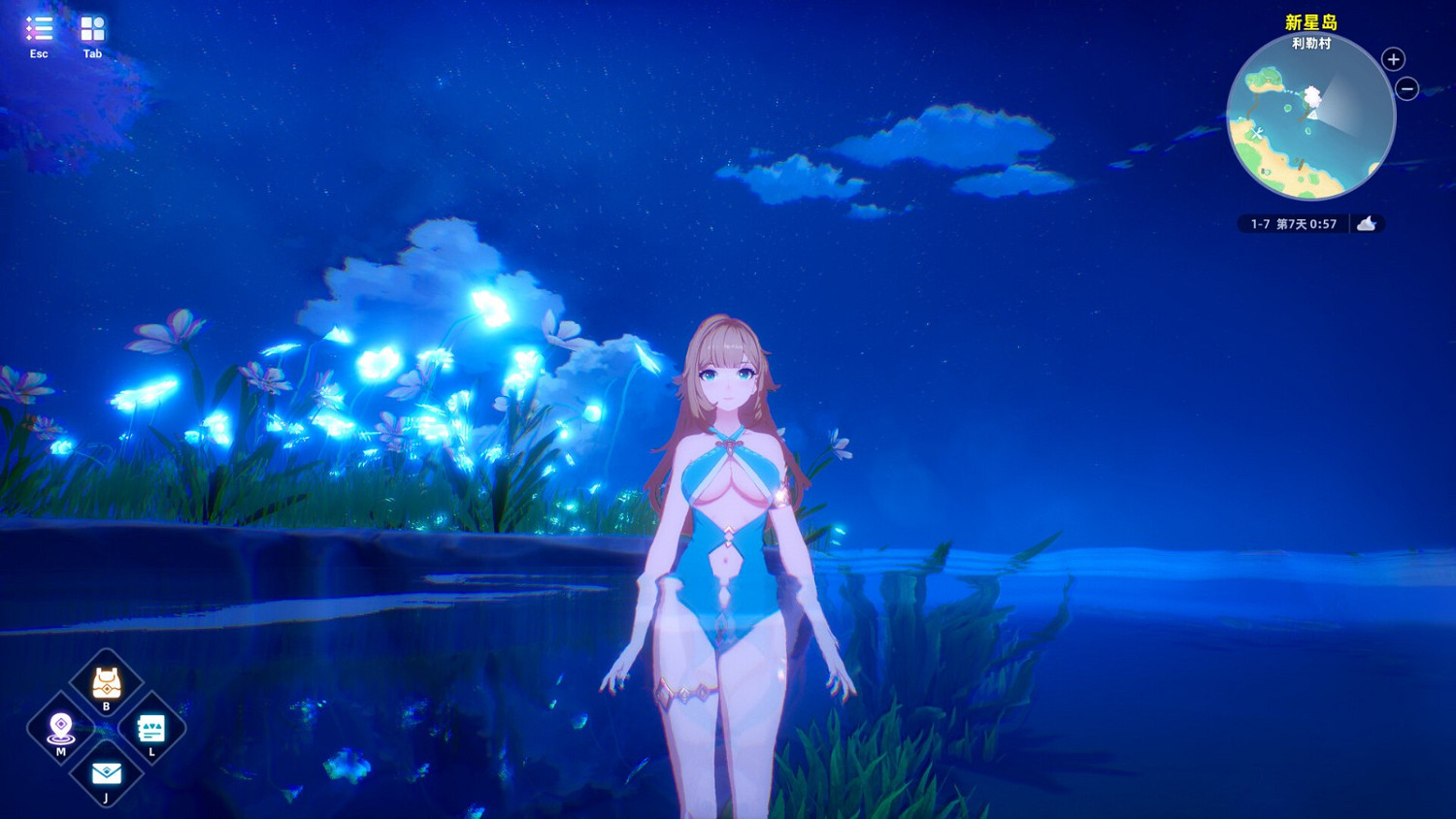The height and width of the screenshot is (819, 1456).
Task: Open the mailbox envelope icon labeled J
Action: coord(105,772)
